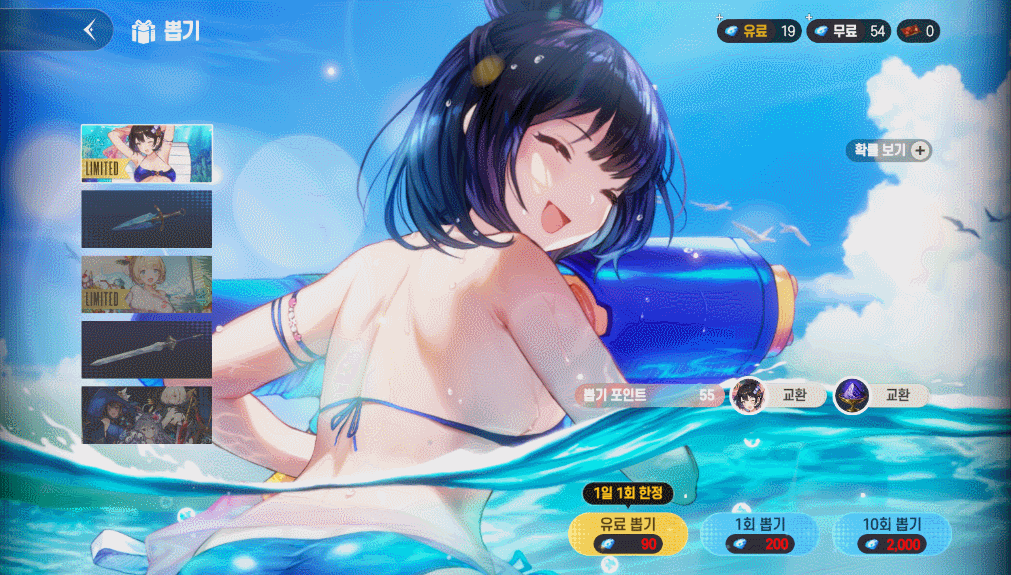Add free gems via the 무료 counter

click(848, 31)
